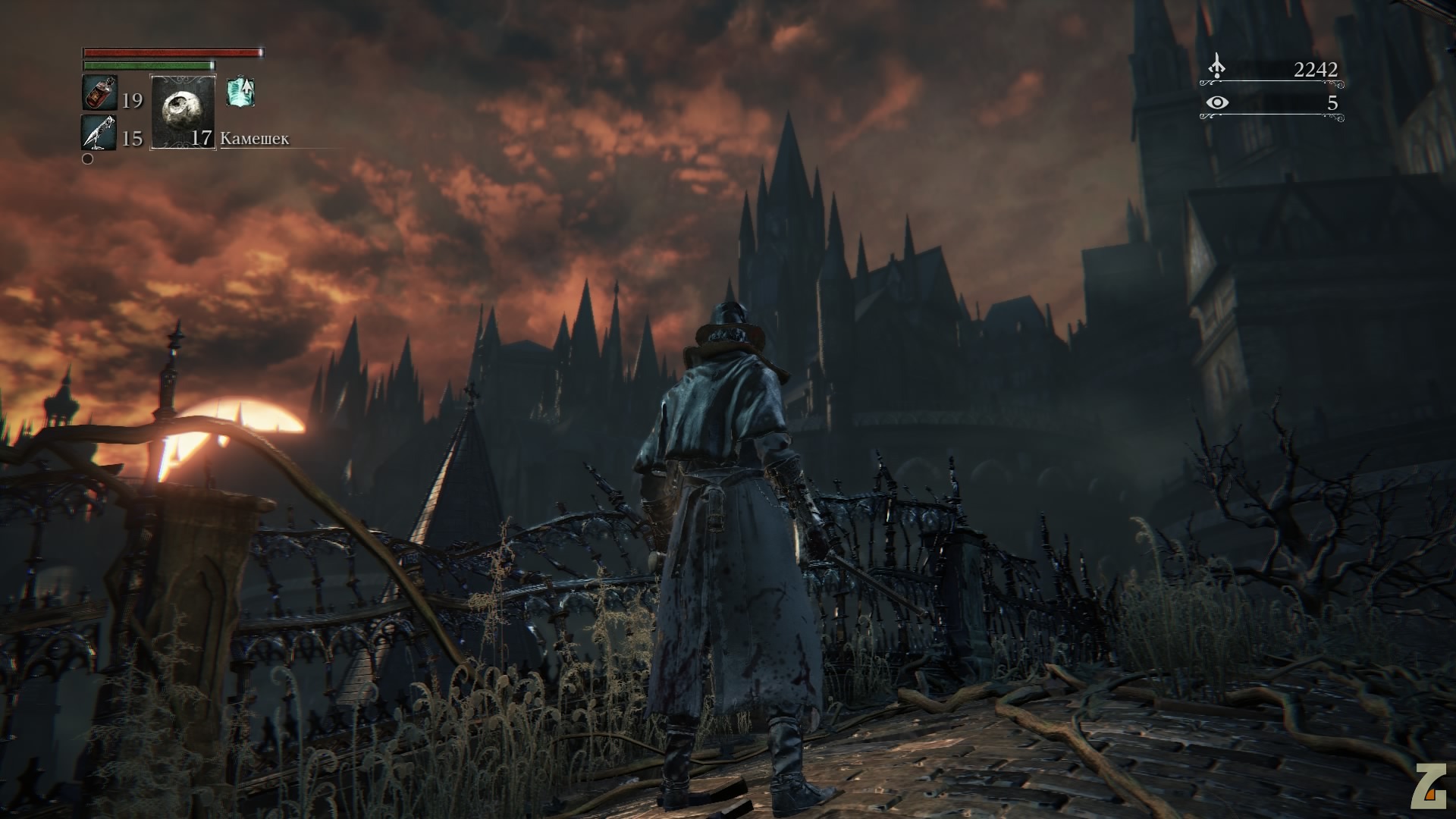This screenshot has height=819, width=1456.
Task: Select the Камешек pebble item slot
Action: (184, 112)
